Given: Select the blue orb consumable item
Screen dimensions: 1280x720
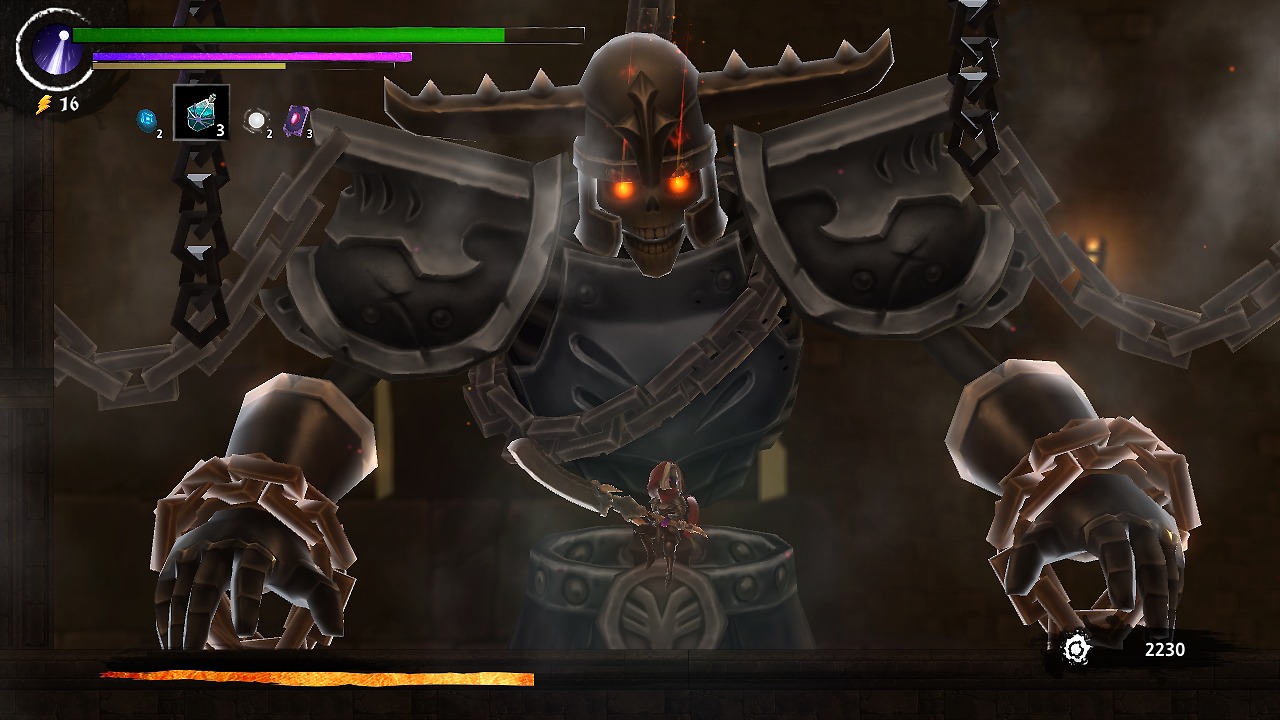Looking at the screenshot, I should point(146,120).
